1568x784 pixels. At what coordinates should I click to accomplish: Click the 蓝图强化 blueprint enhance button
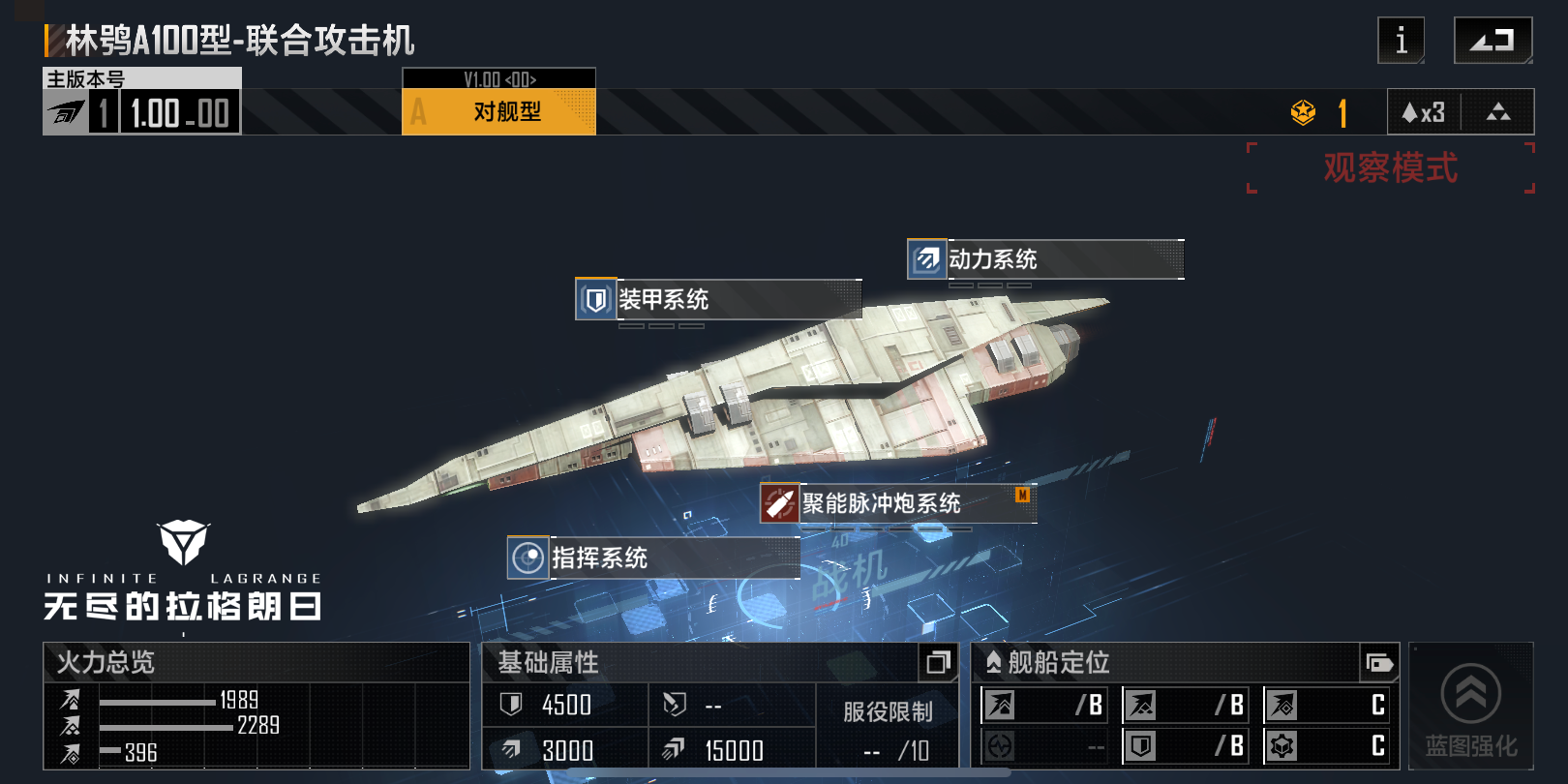[x=1470, y=708]
